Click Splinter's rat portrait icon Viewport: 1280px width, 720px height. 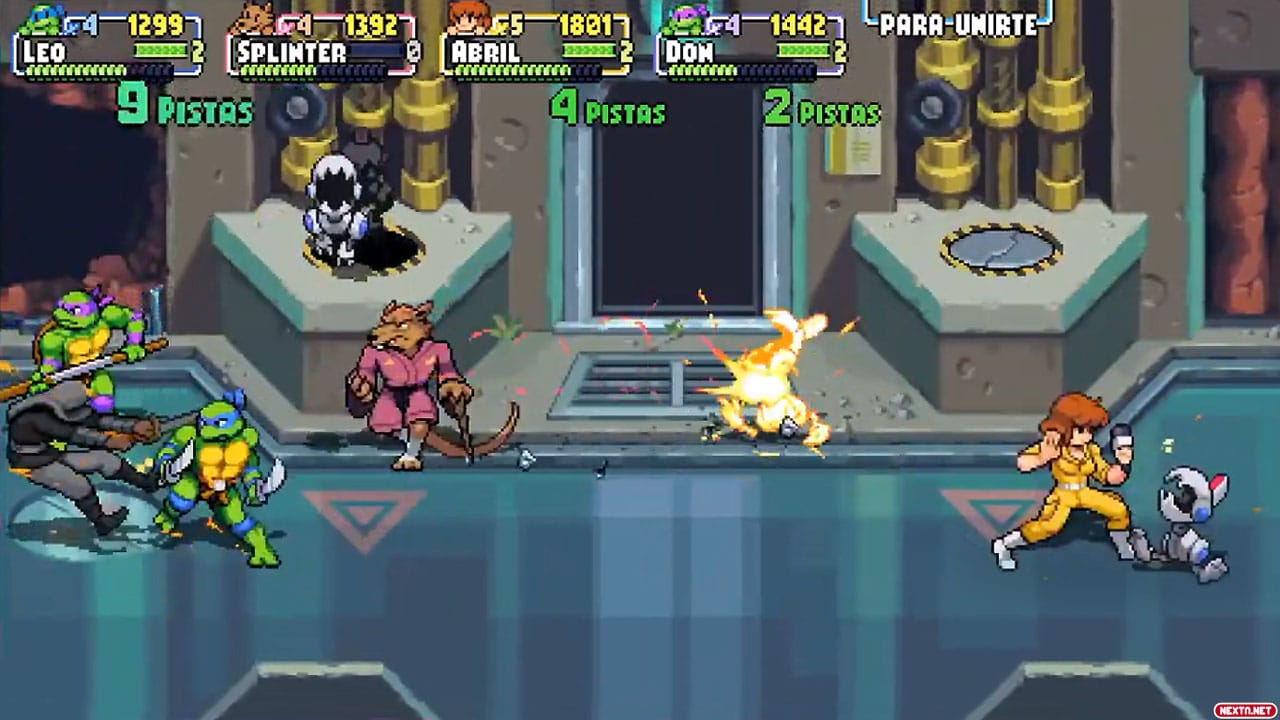pyautogui.click(x=250, y=18)
